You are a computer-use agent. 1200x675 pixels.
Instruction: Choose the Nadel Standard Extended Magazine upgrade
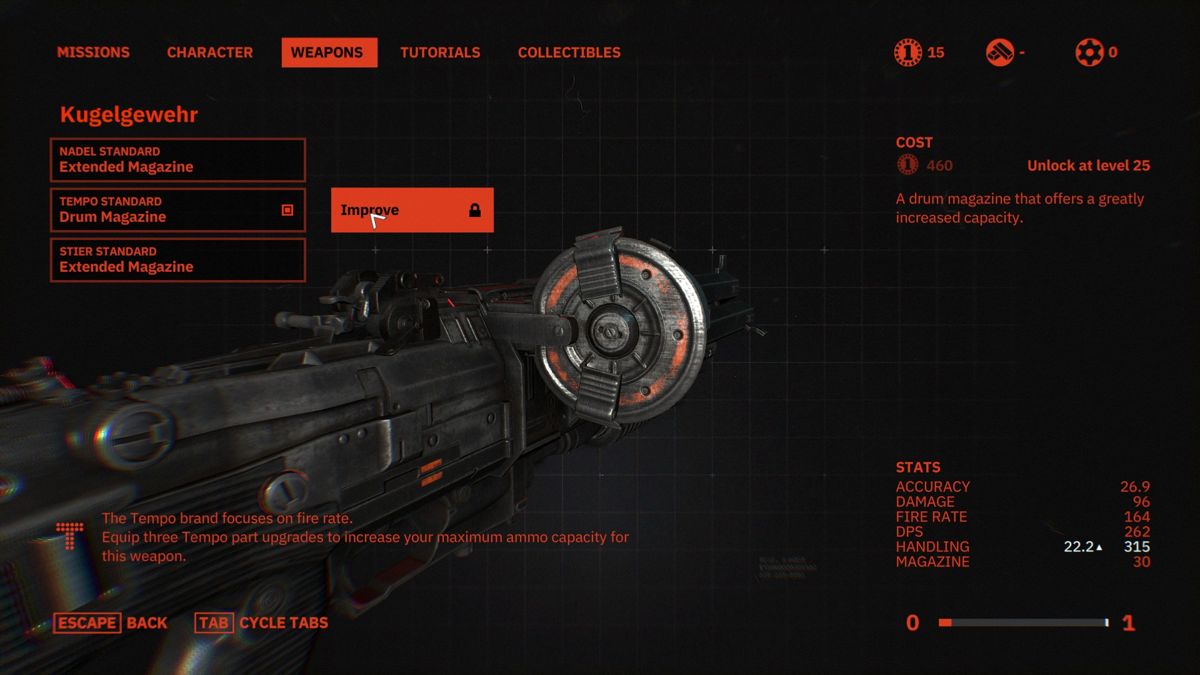pyautogui.click(x=178, y=160)
